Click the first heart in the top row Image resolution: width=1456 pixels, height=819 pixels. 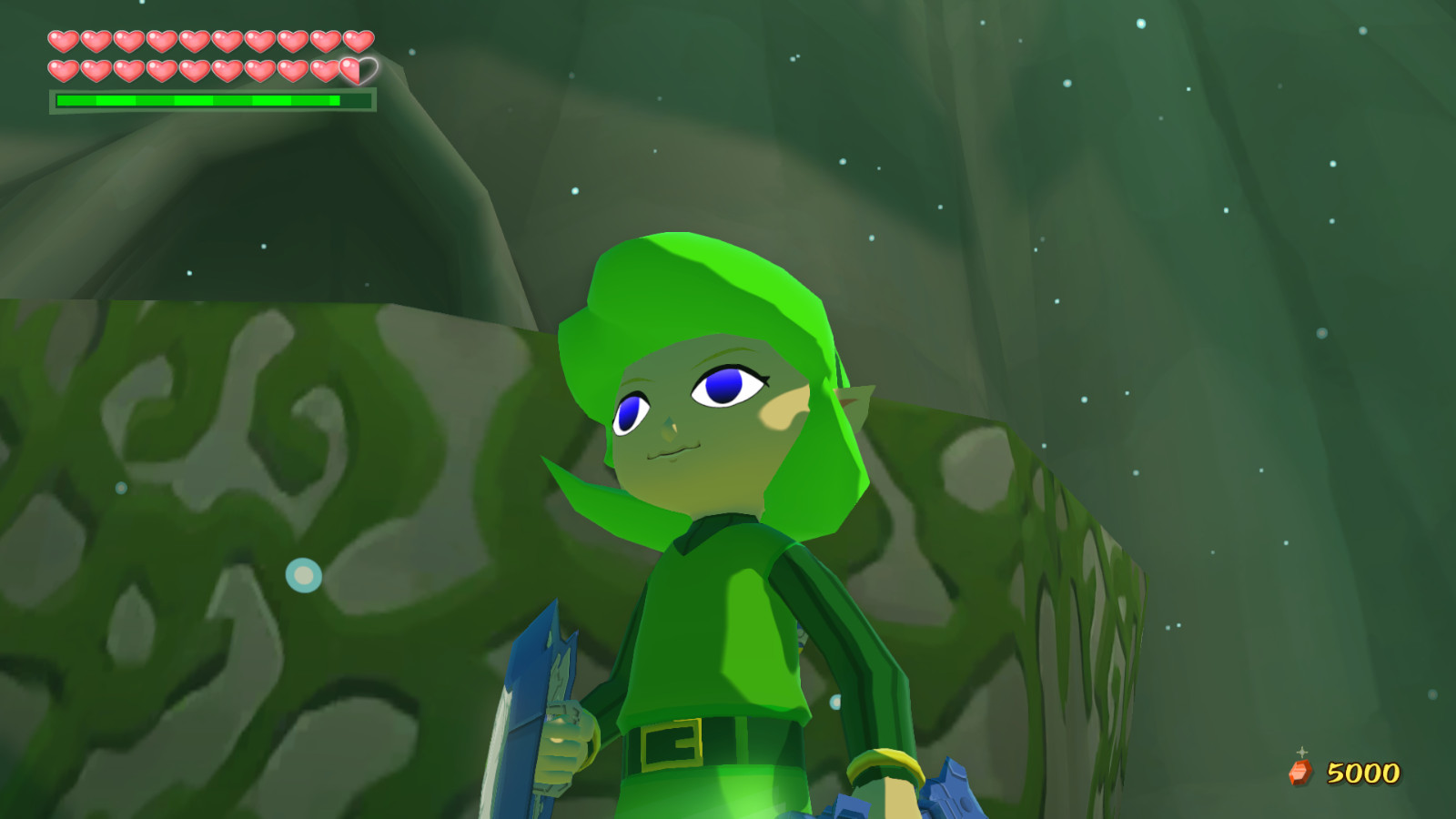pos(63,41)
